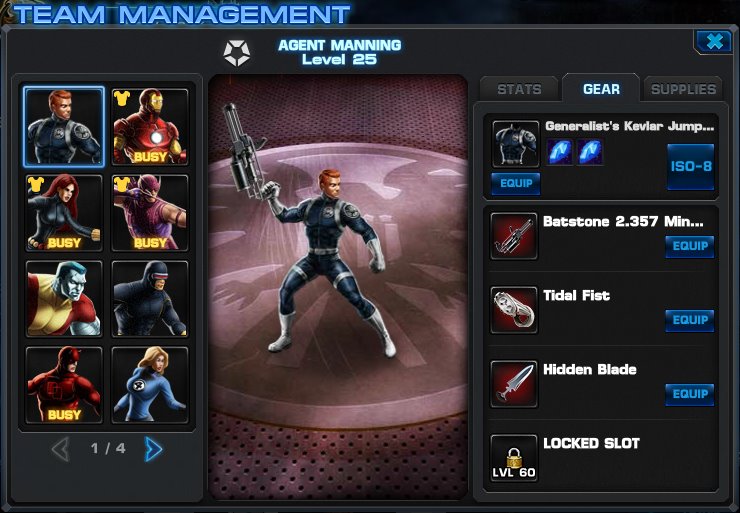Equip the Hidden Blade
This screenshot has width=740, height=513.
[689, 394]
